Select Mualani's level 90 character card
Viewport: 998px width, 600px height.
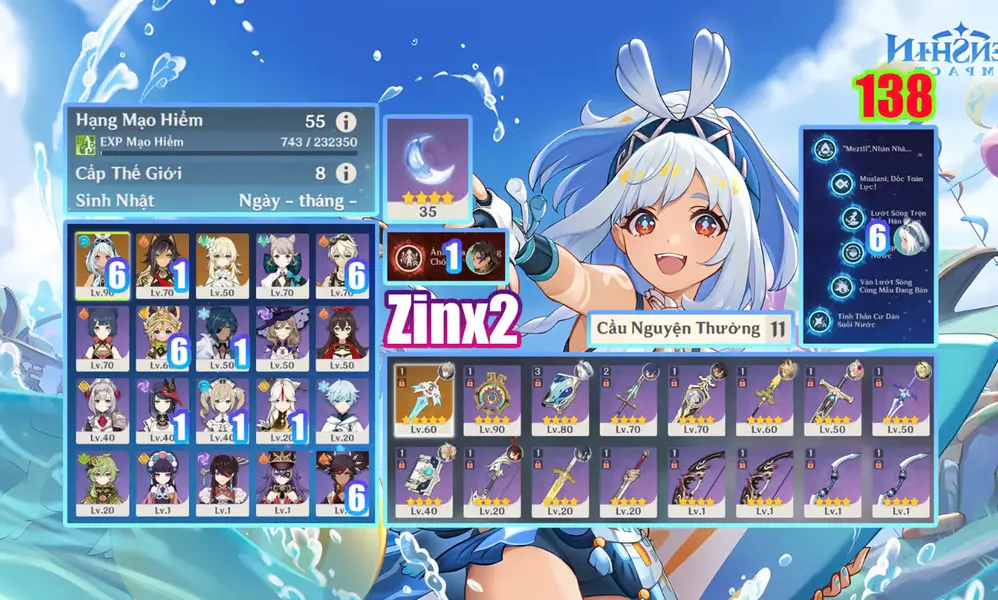(103, 262)
